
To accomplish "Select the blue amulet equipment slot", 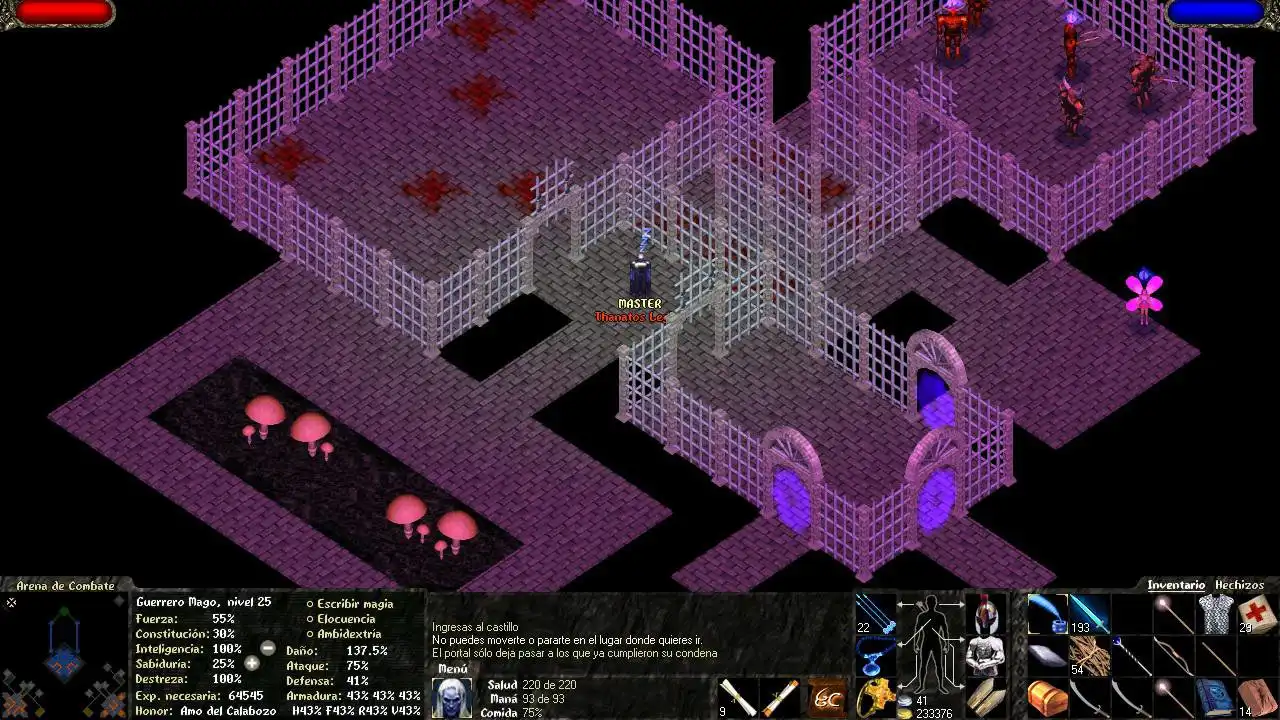I will pyautogui.click(x=876, y=655).
